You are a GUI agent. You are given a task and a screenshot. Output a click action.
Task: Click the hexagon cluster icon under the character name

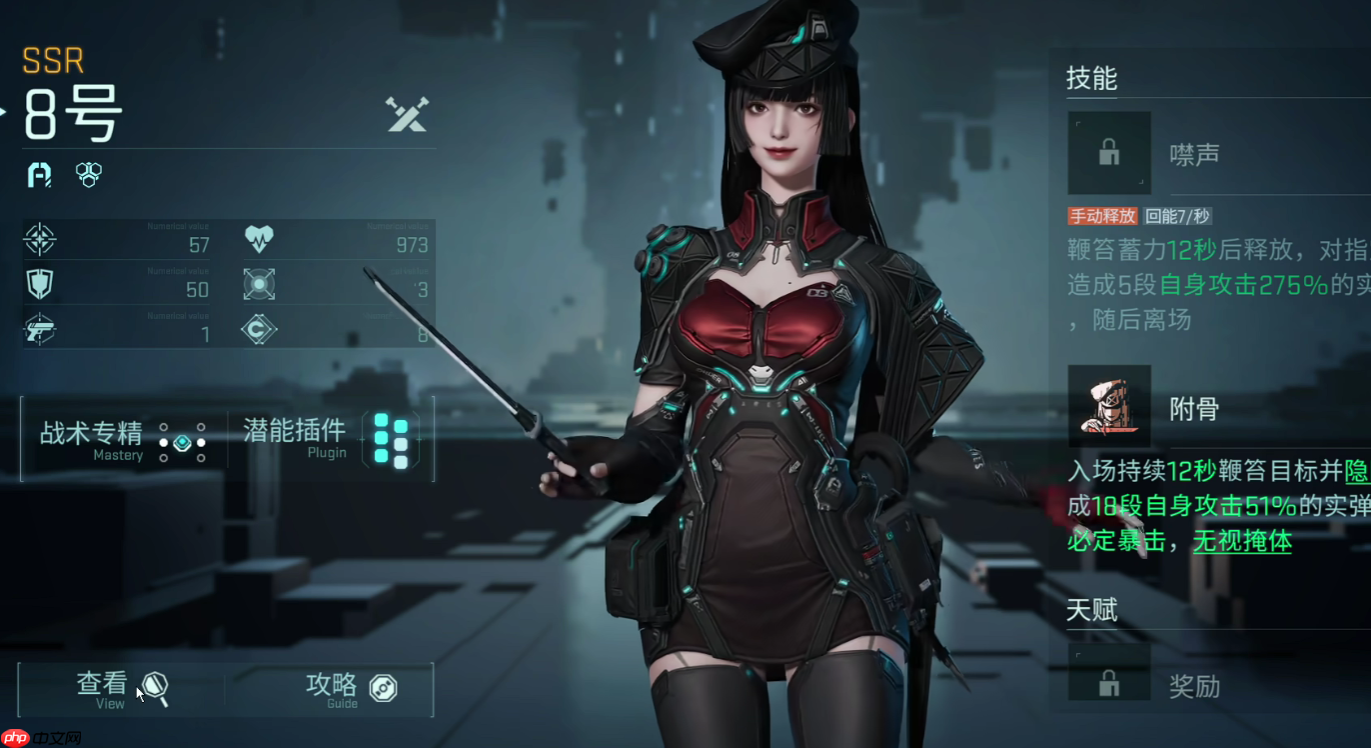(88, 175)
